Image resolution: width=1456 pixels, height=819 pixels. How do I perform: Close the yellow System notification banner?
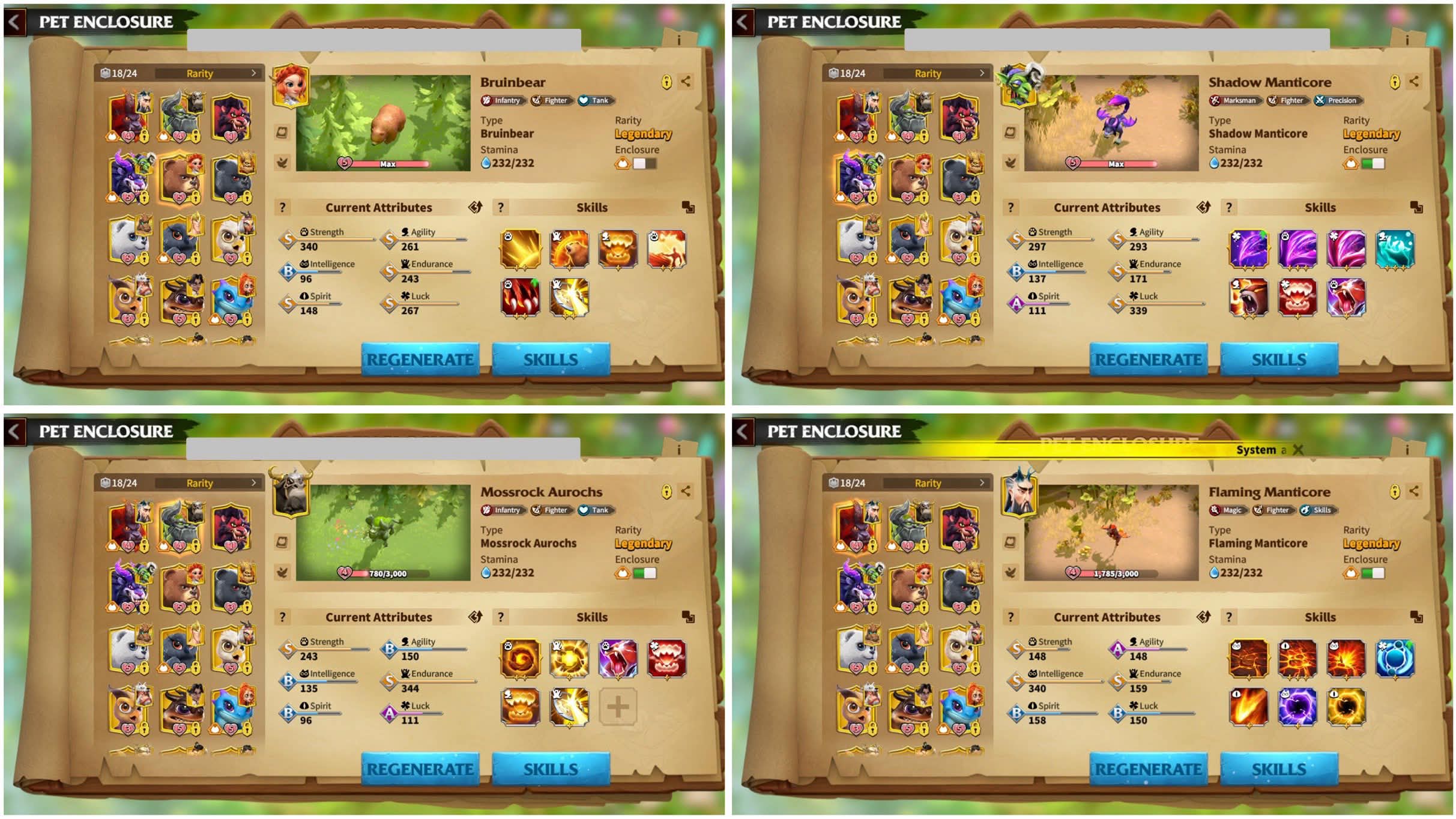click(1297, 450)
